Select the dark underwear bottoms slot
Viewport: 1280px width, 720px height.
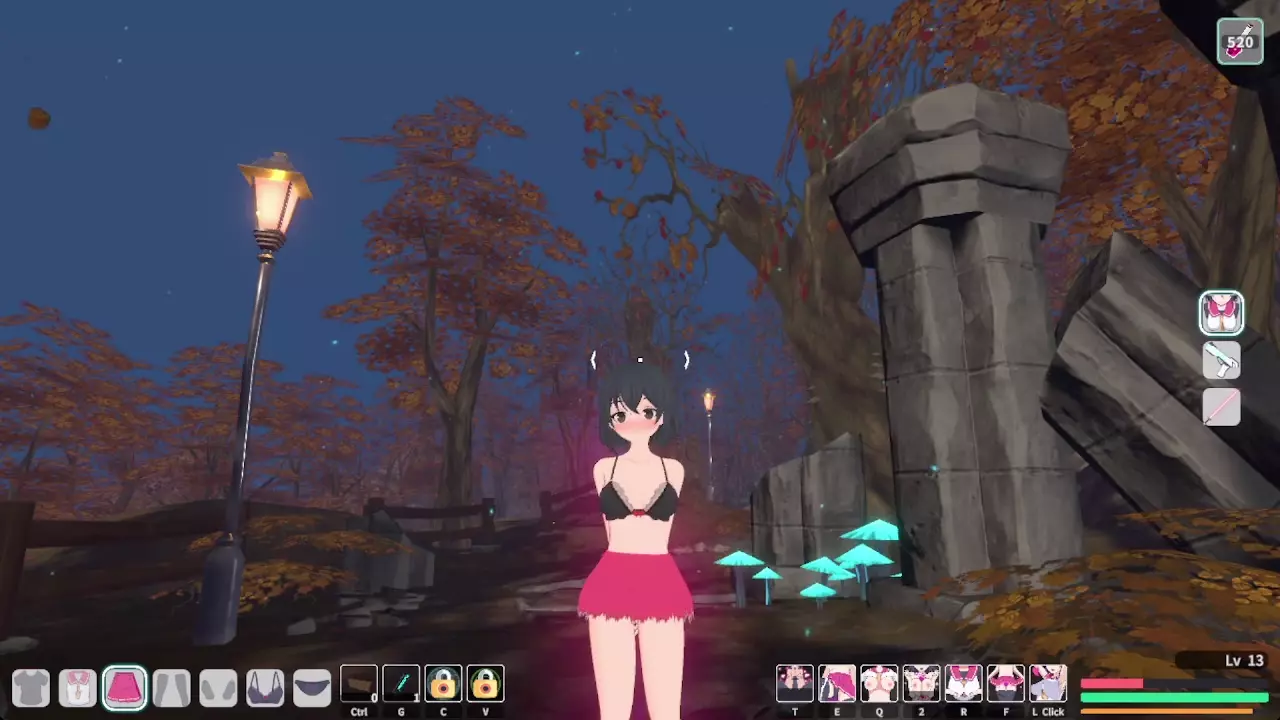tap(312, 687)
